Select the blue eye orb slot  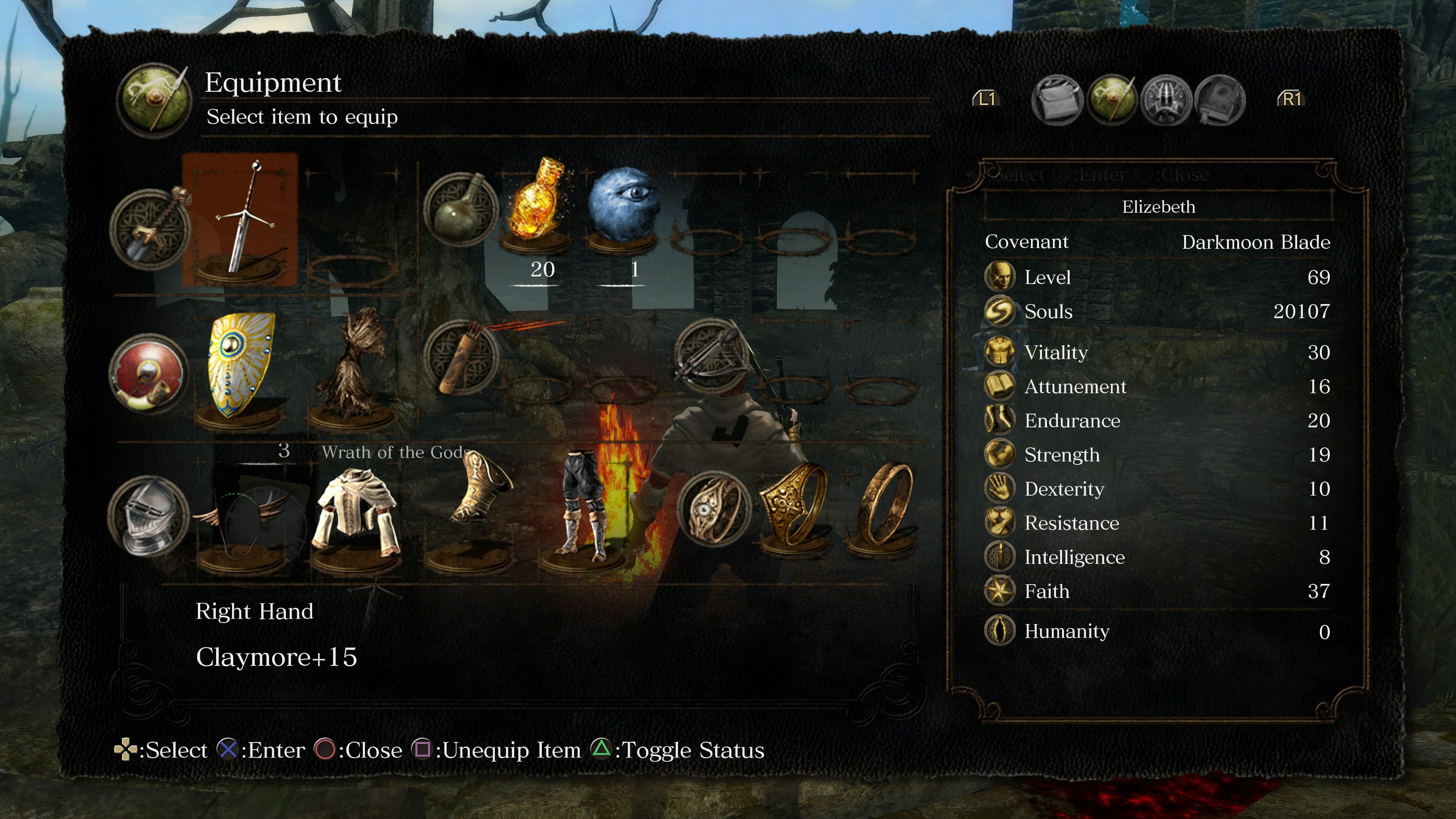coord(623,204)
